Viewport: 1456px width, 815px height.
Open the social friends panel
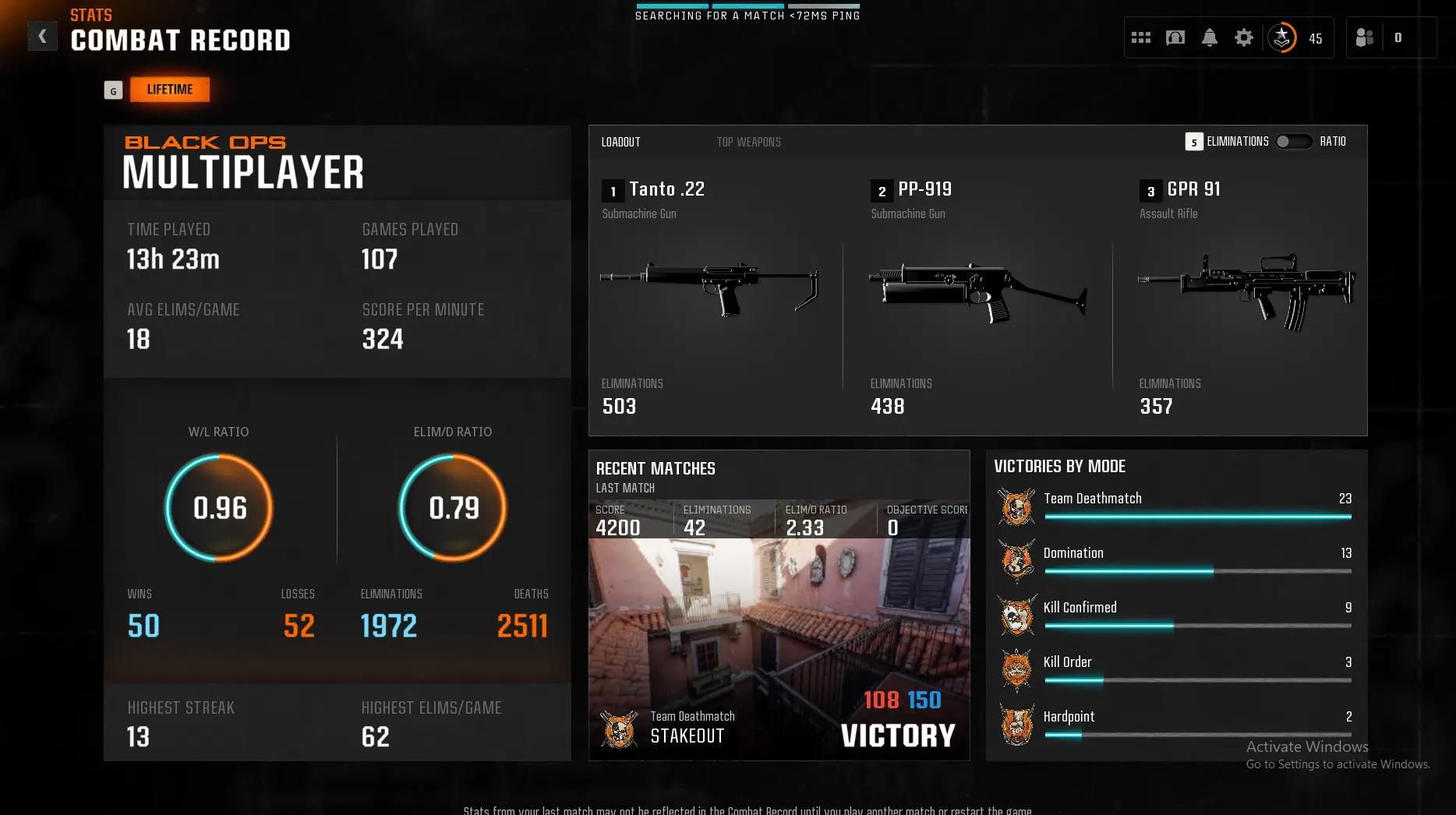(x=1364, y=37)
